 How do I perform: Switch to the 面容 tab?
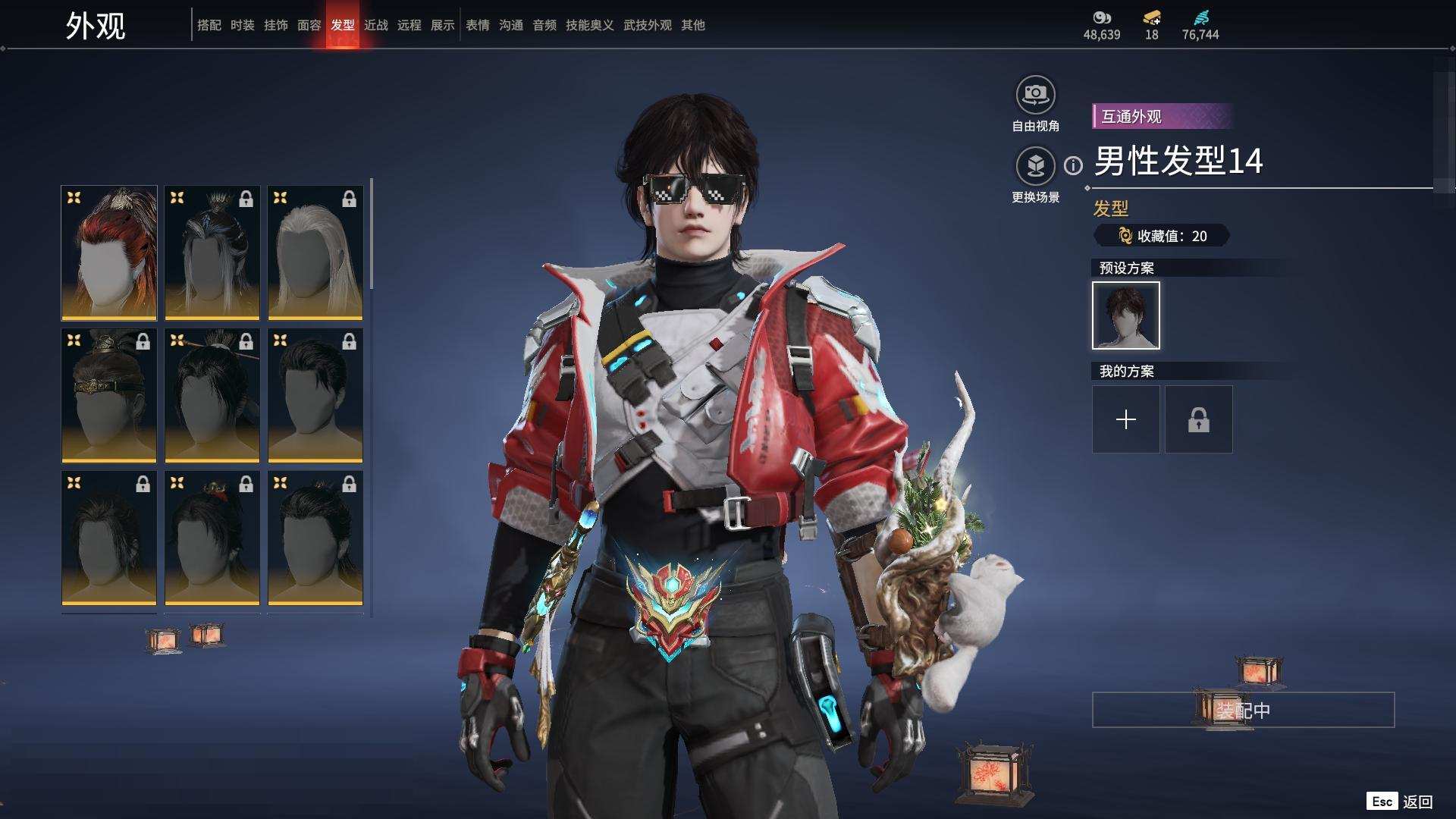pyautogui.click(x=309, y=25)
